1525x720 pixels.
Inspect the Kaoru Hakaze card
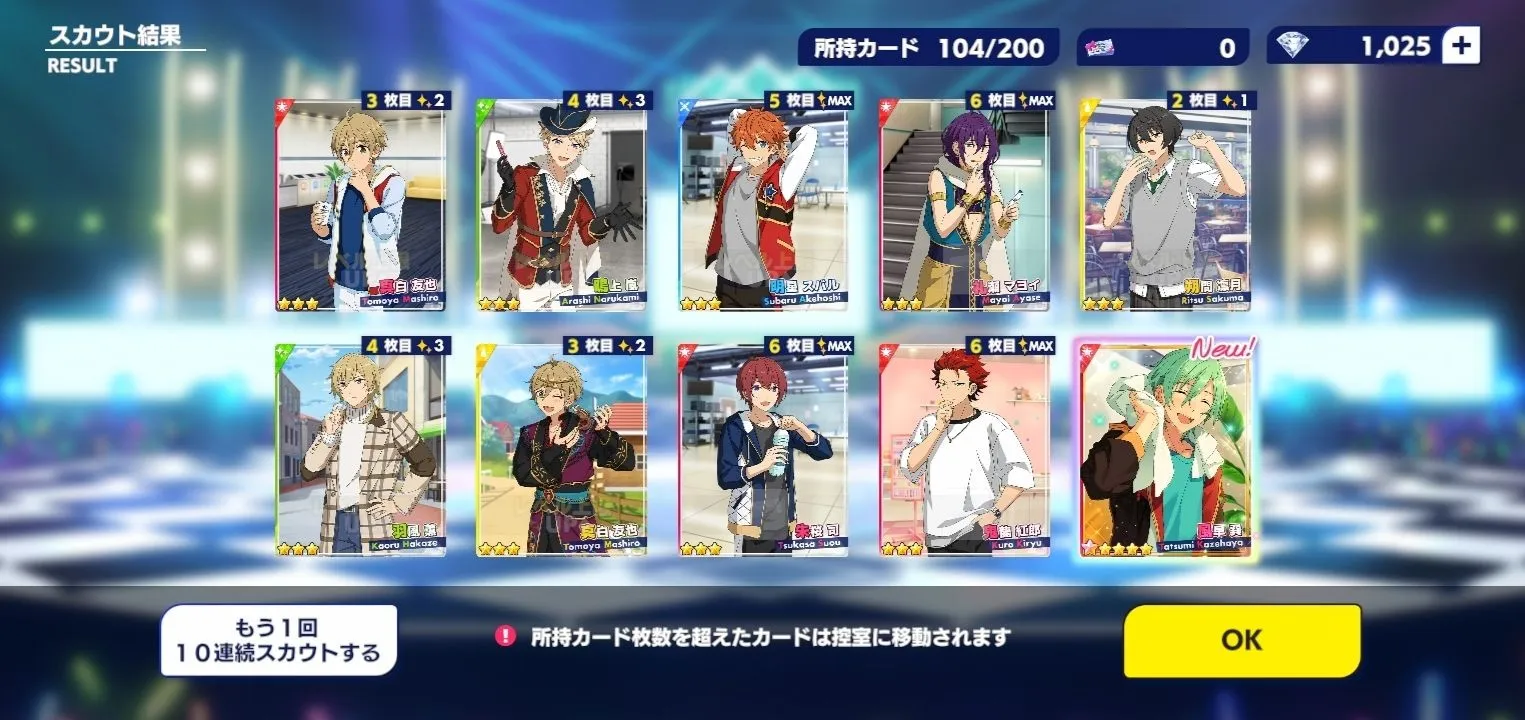tap(361, 450)
